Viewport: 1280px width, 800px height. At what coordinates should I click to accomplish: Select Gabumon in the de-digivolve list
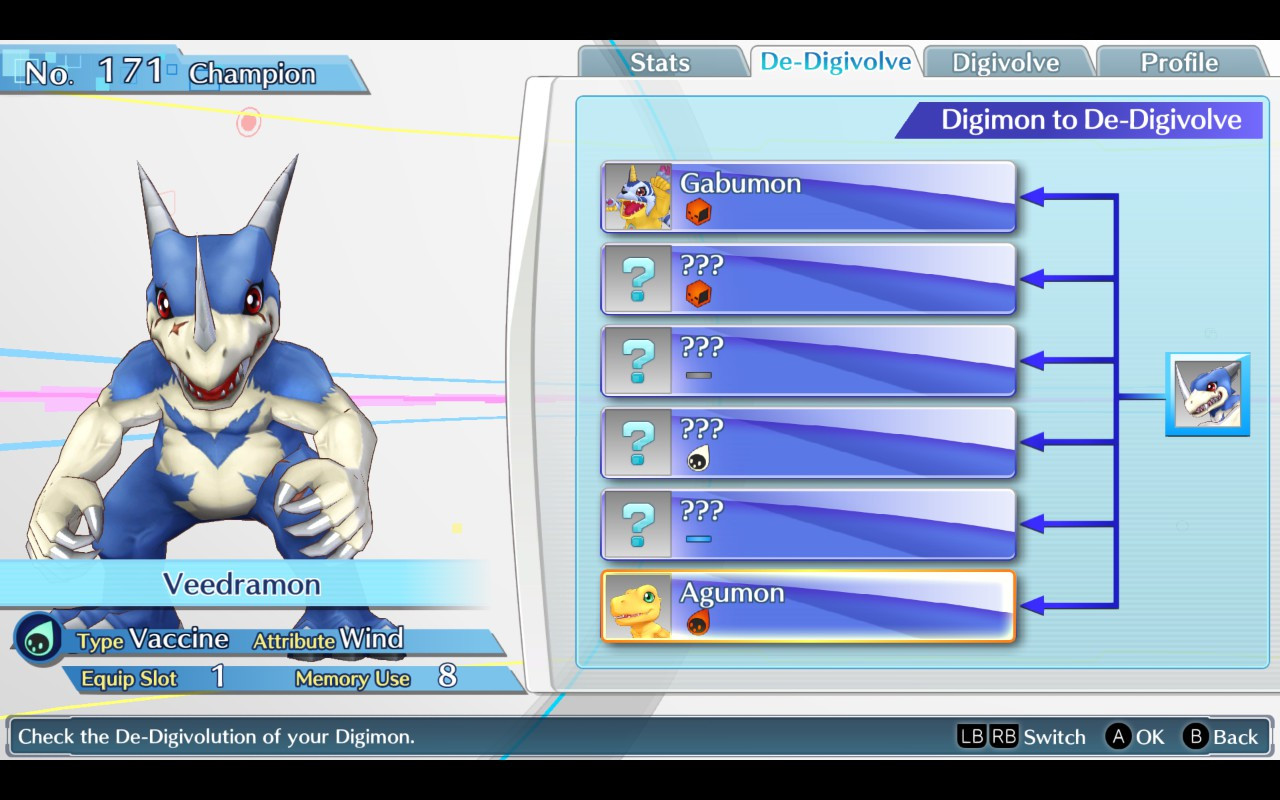pyautogui.click(x=808, y=196)
